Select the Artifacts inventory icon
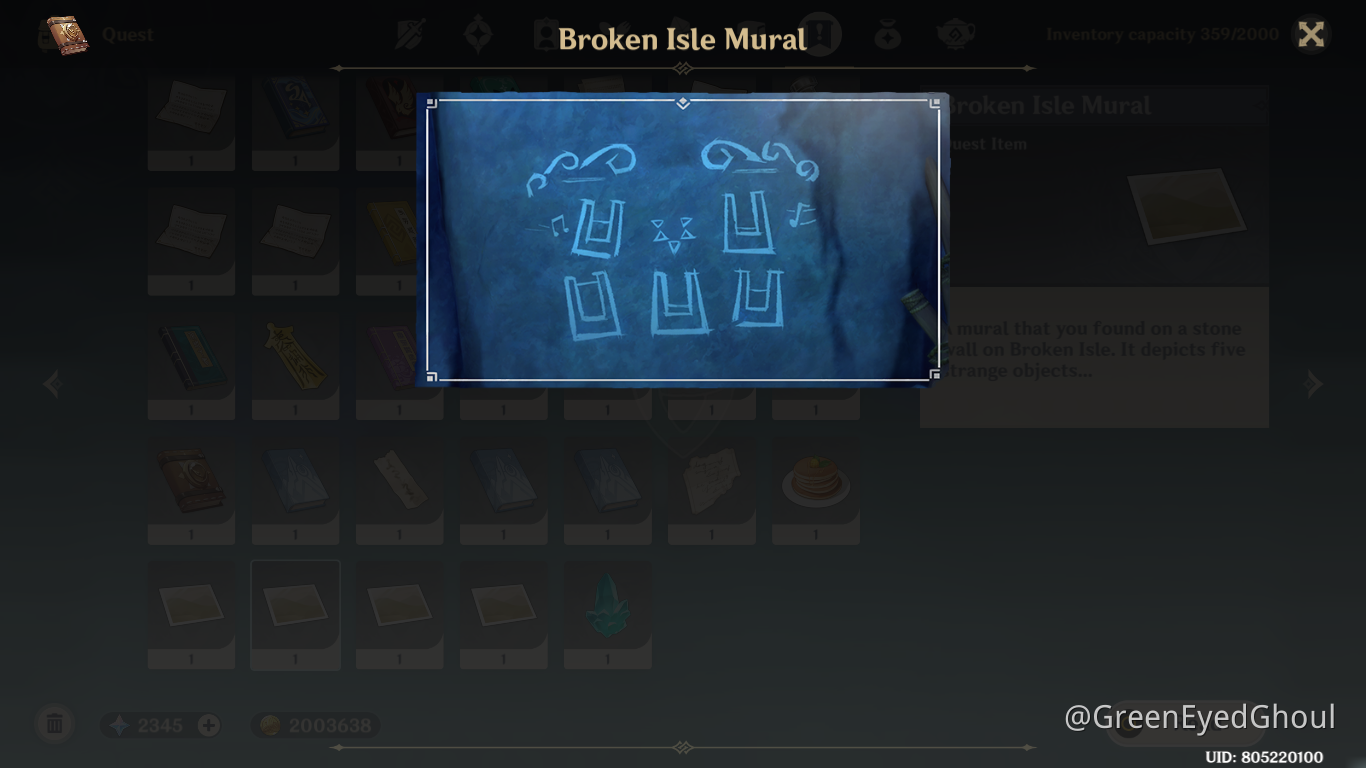This screenshot has height=768, width=1366. (478, 32)
